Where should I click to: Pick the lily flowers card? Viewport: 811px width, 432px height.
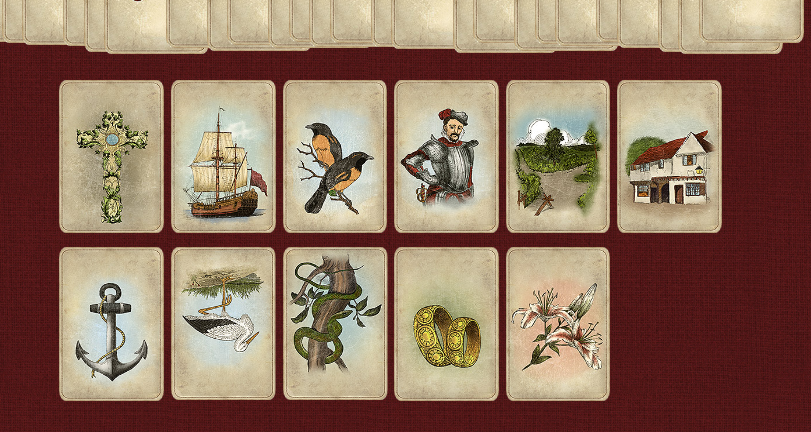click(558, 324)
